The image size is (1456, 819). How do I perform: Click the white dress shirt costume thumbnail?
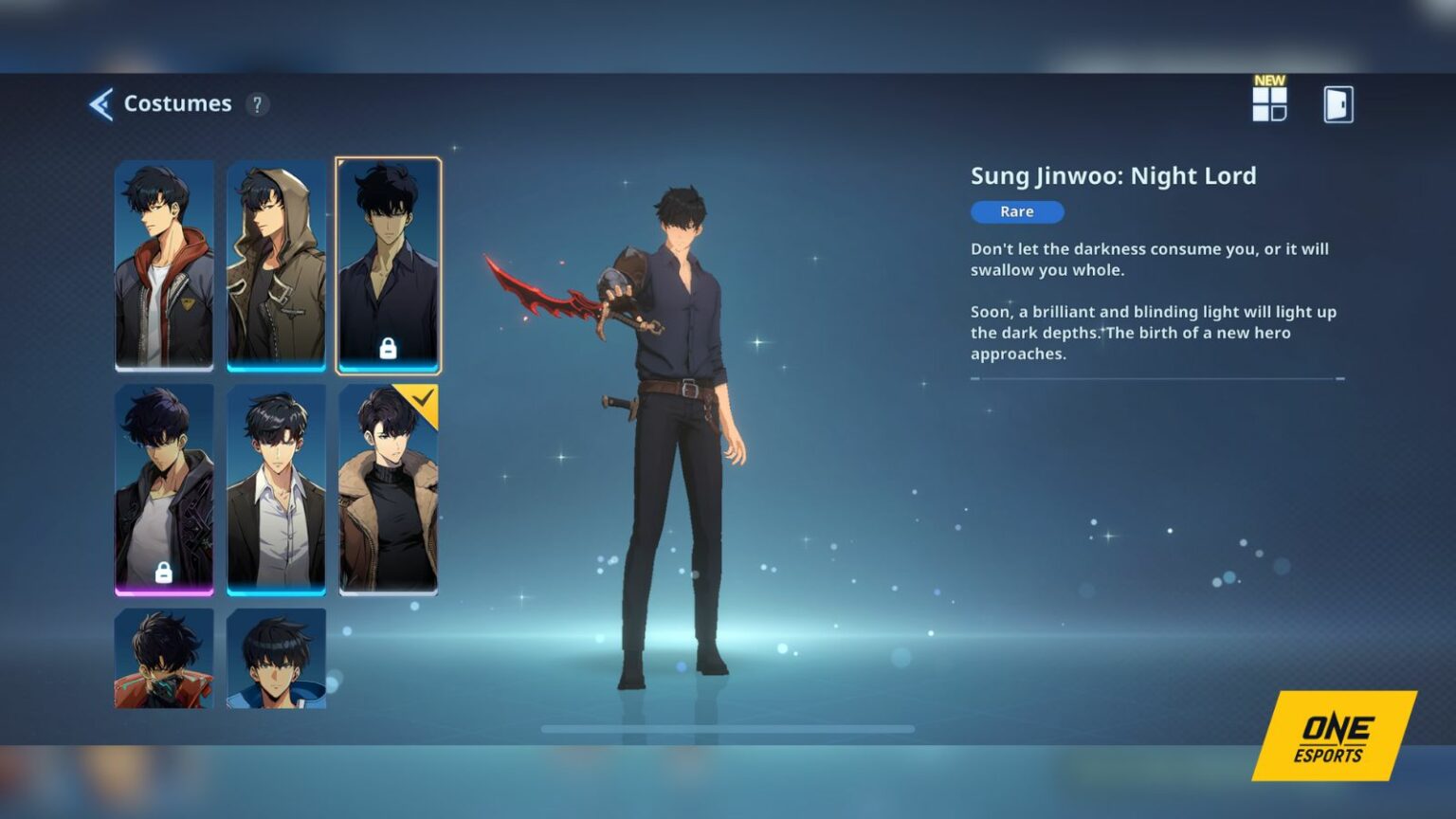(278, 493)
